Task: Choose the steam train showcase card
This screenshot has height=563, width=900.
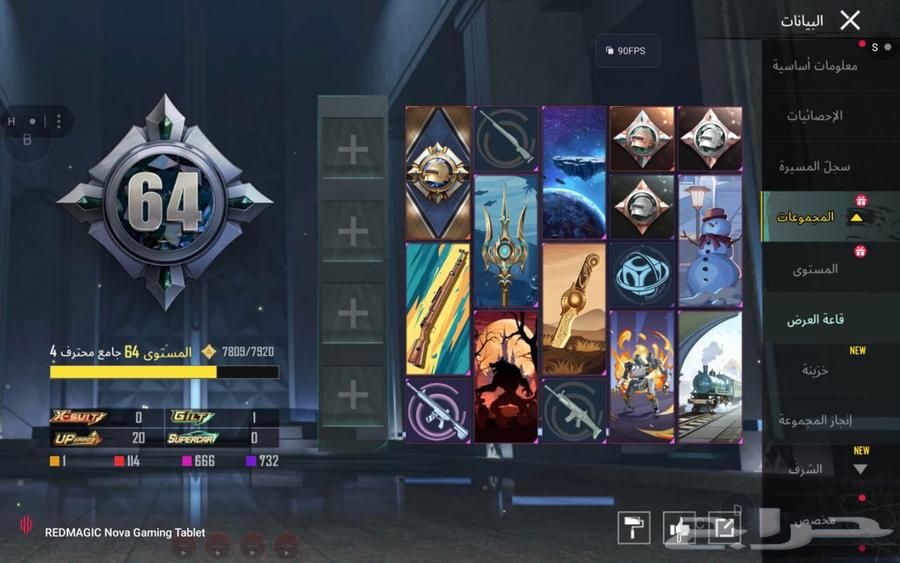Action: coord(709,376)
